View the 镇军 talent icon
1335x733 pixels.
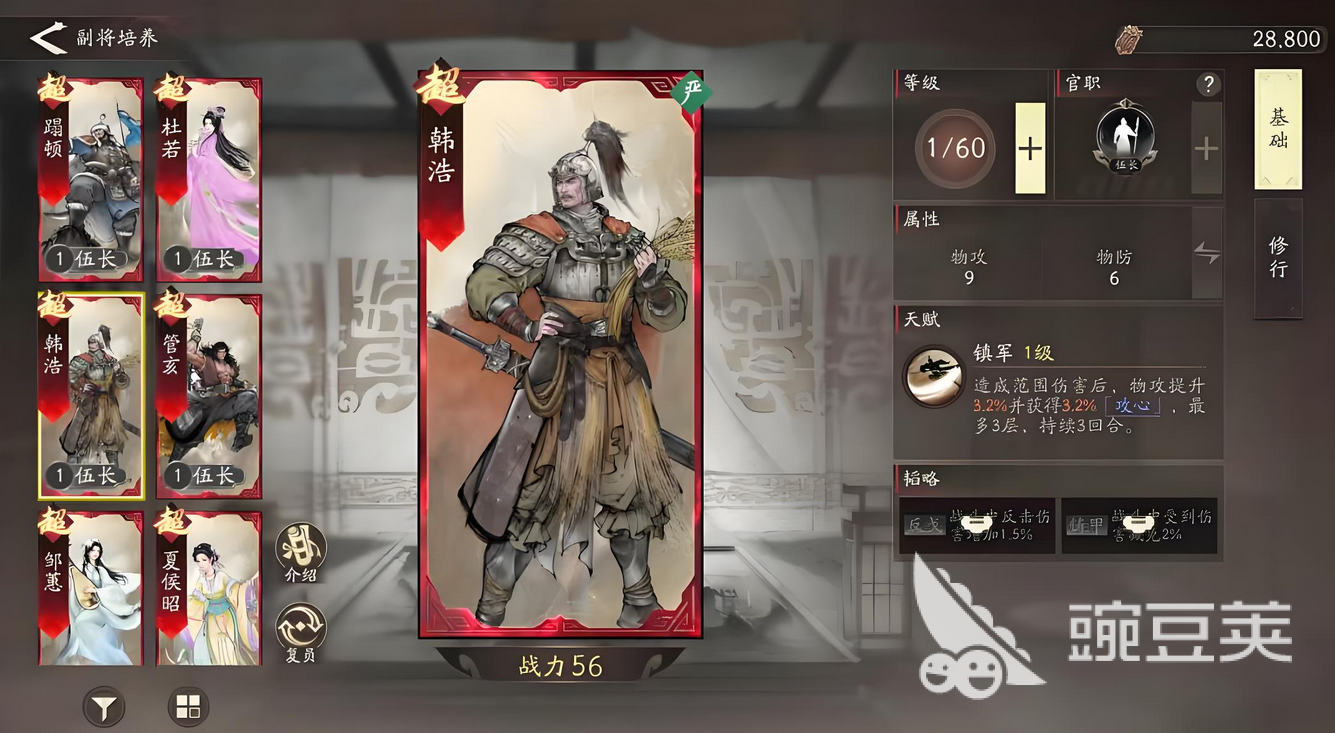coord(933,376)
